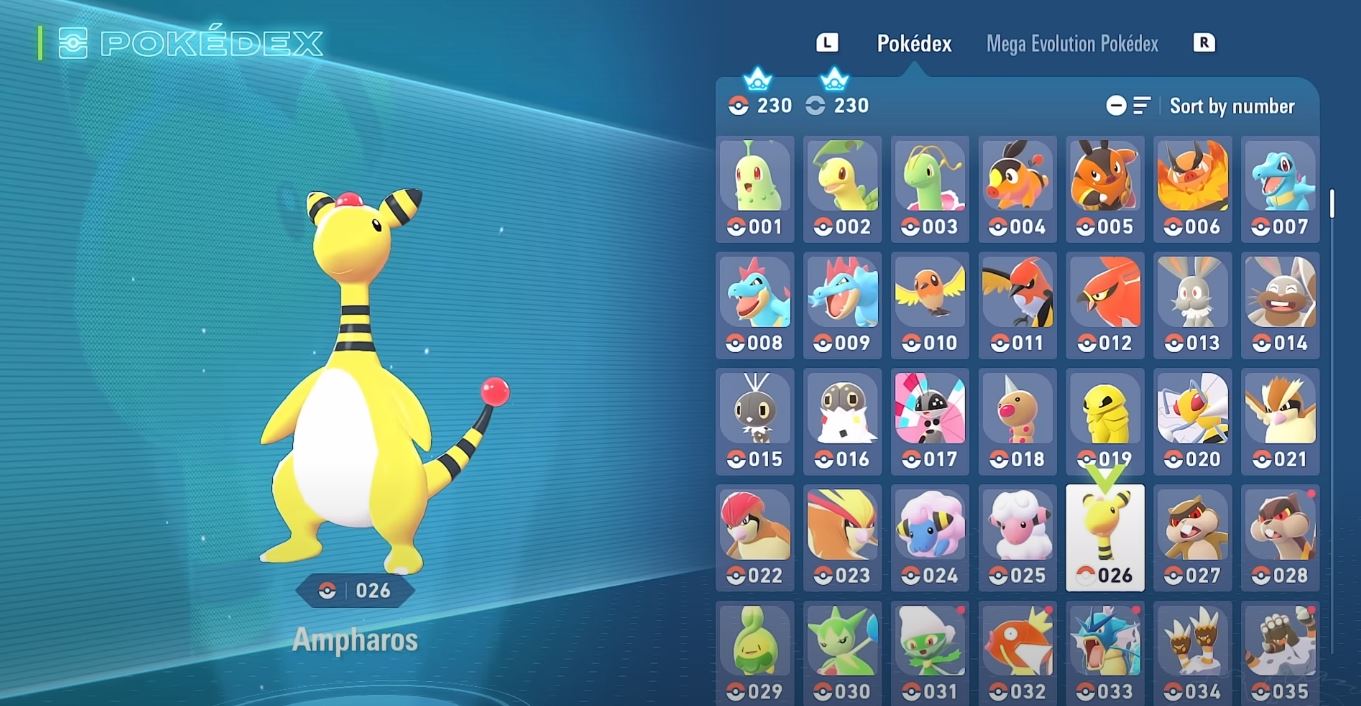Select Fletchling entry 010
The image size is (1361, 706).
click(930, 305)
